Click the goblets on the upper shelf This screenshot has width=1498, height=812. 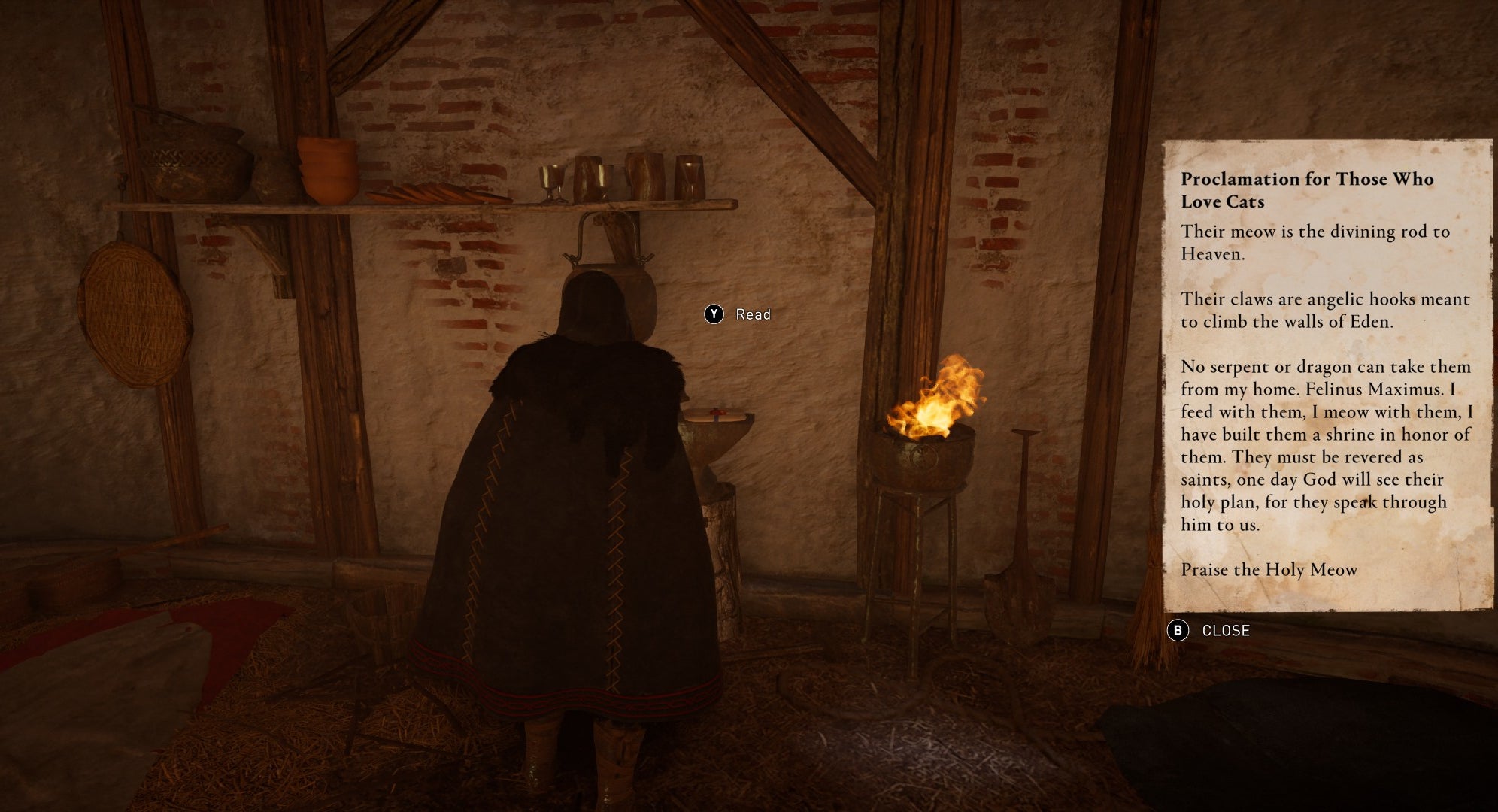pos(617,177)
